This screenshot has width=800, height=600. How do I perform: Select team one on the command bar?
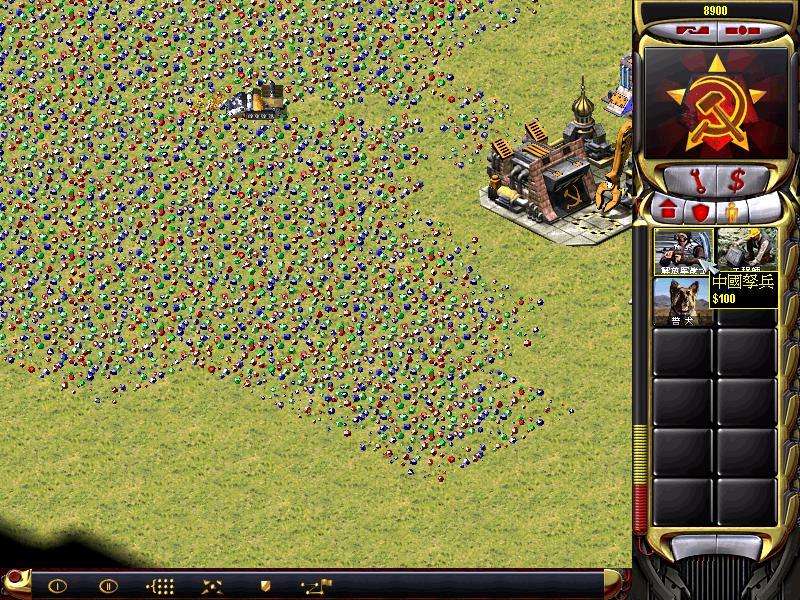pos(57,586)
